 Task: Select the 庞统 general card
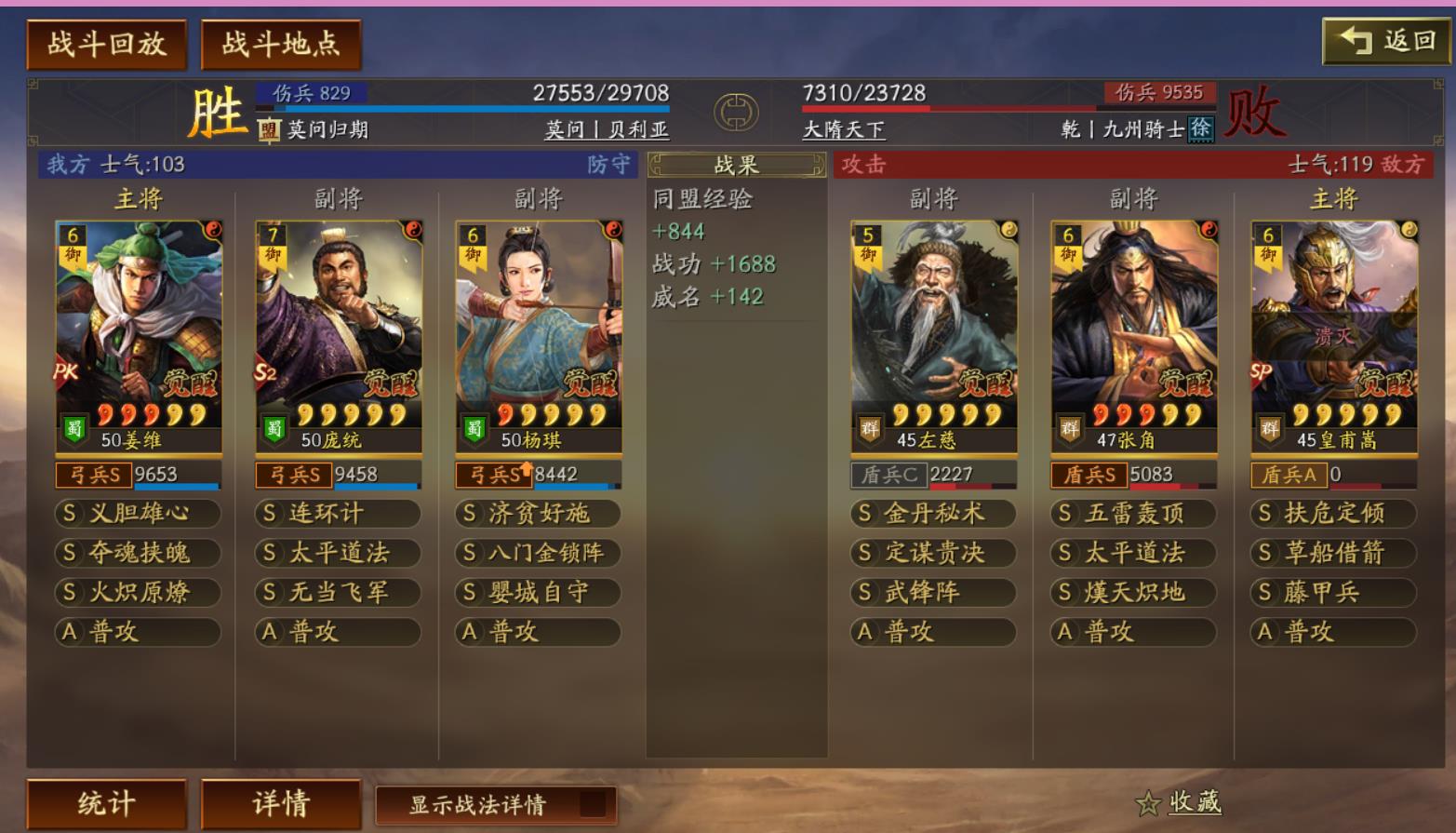click(x=339, y=335)
